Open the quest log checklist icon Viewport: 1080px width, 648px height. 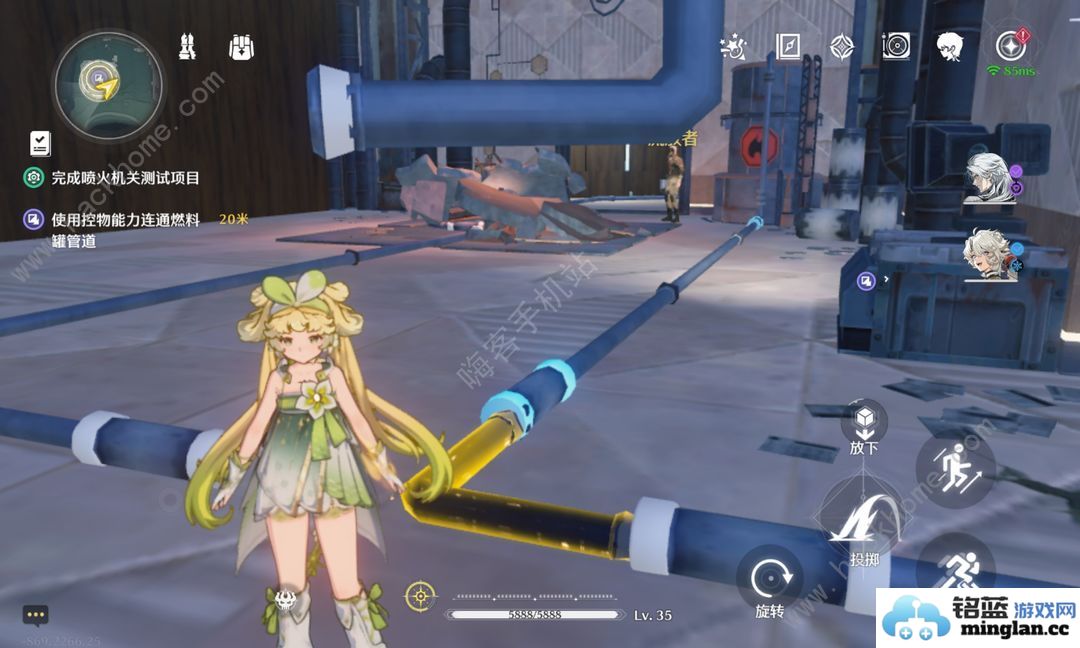pyautogui.click(x=40, y=143)
